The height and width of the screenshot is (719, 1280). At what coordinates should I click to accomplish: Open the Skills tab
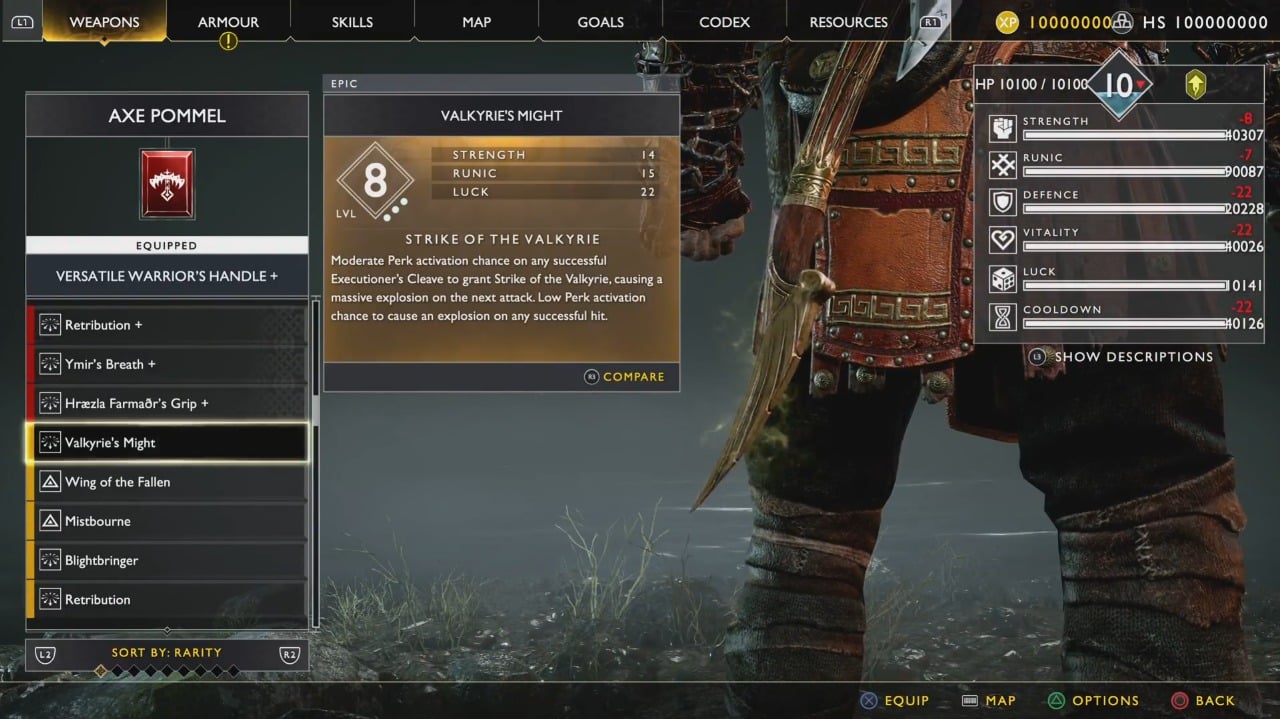[352, 22]
